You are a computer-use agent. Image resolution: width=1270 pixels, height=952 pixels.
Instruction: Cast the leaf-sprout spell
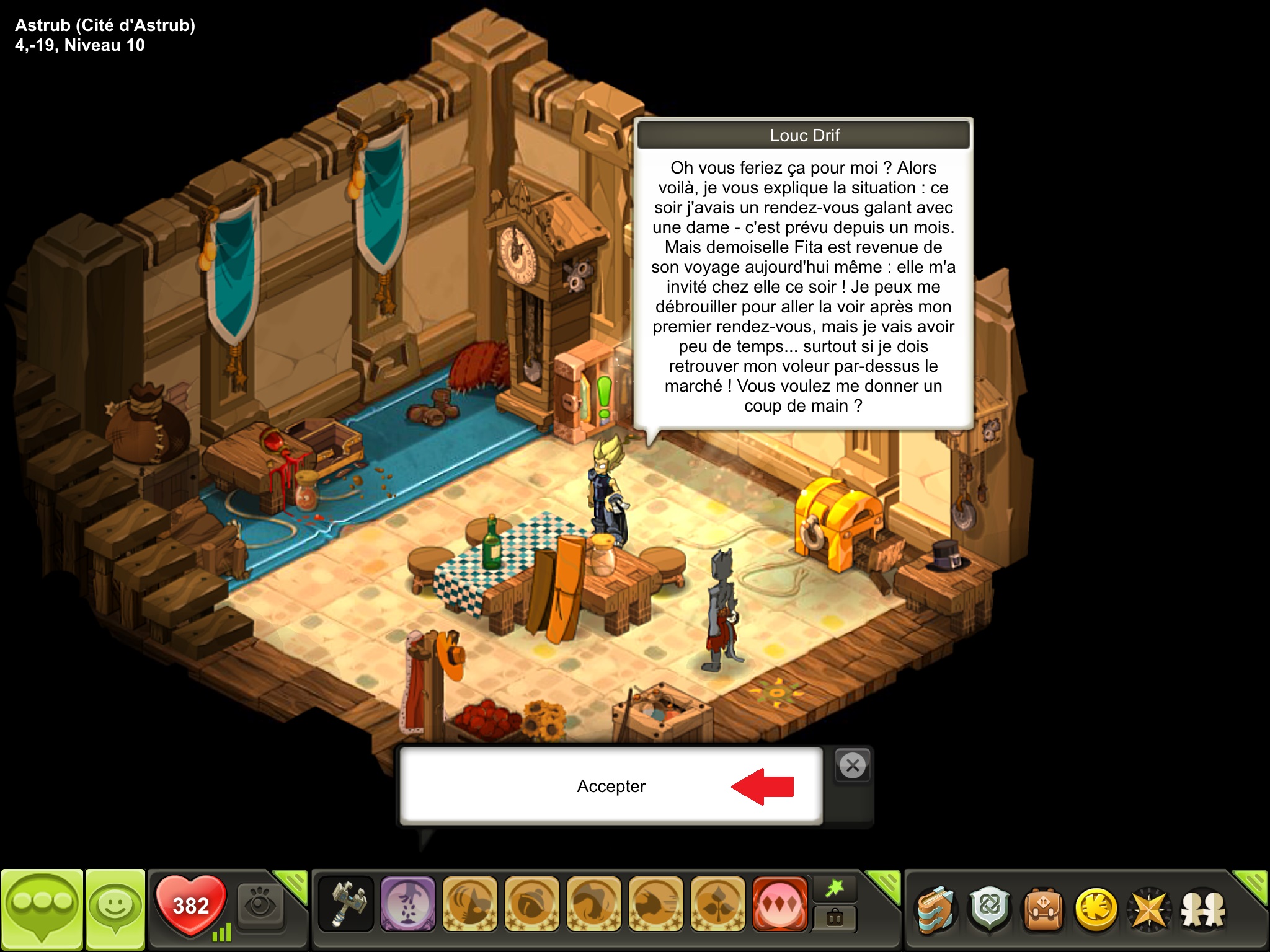coord(717,904)
